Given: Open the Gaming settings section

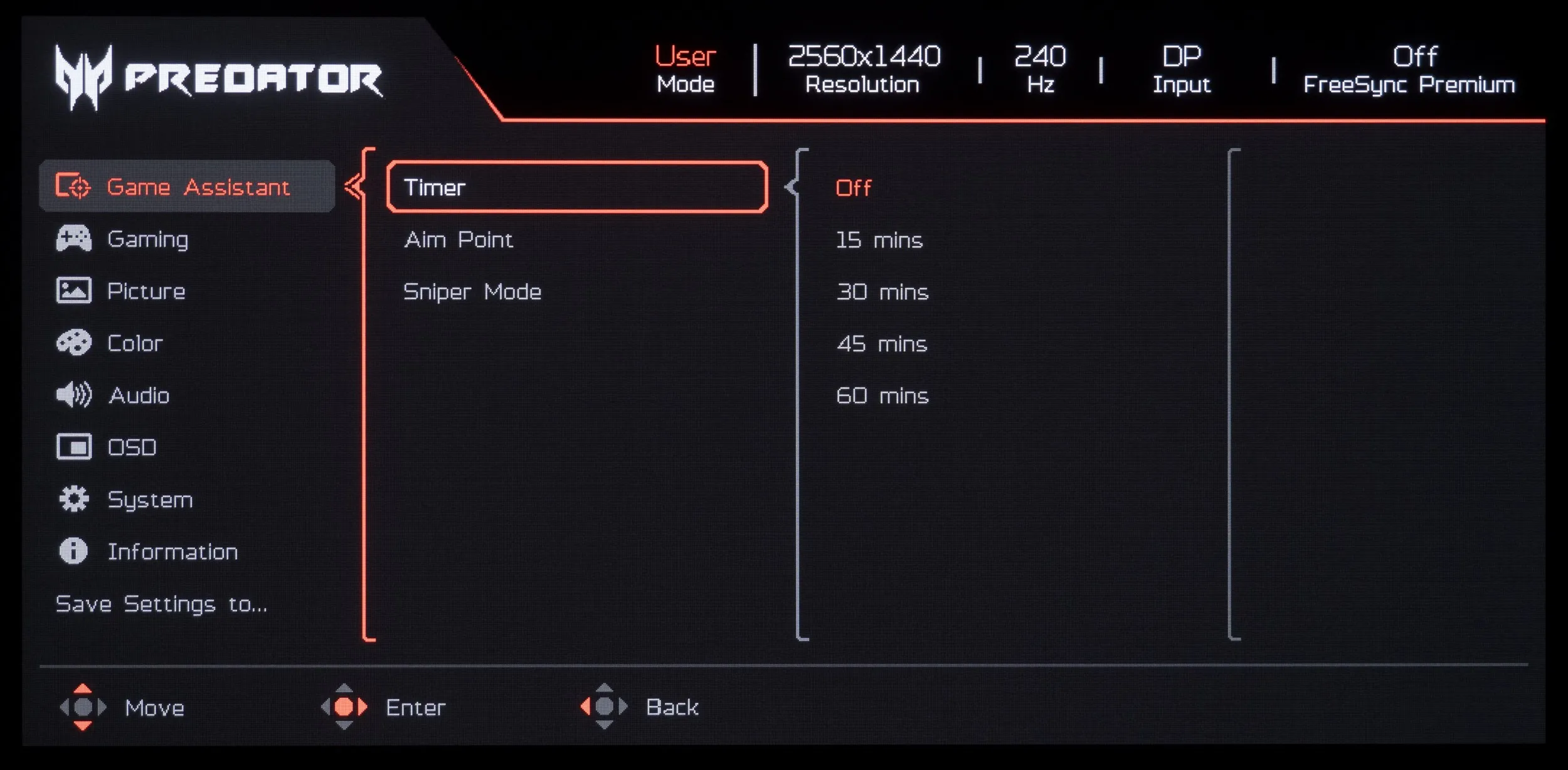Looking at the screenshot, I should coord(147,239).
